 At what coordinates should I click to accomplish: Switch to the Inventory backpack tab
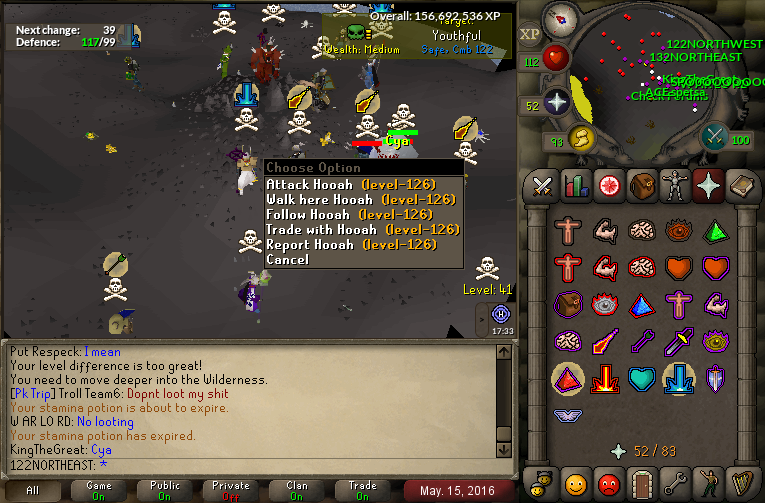tap(640, 186)
